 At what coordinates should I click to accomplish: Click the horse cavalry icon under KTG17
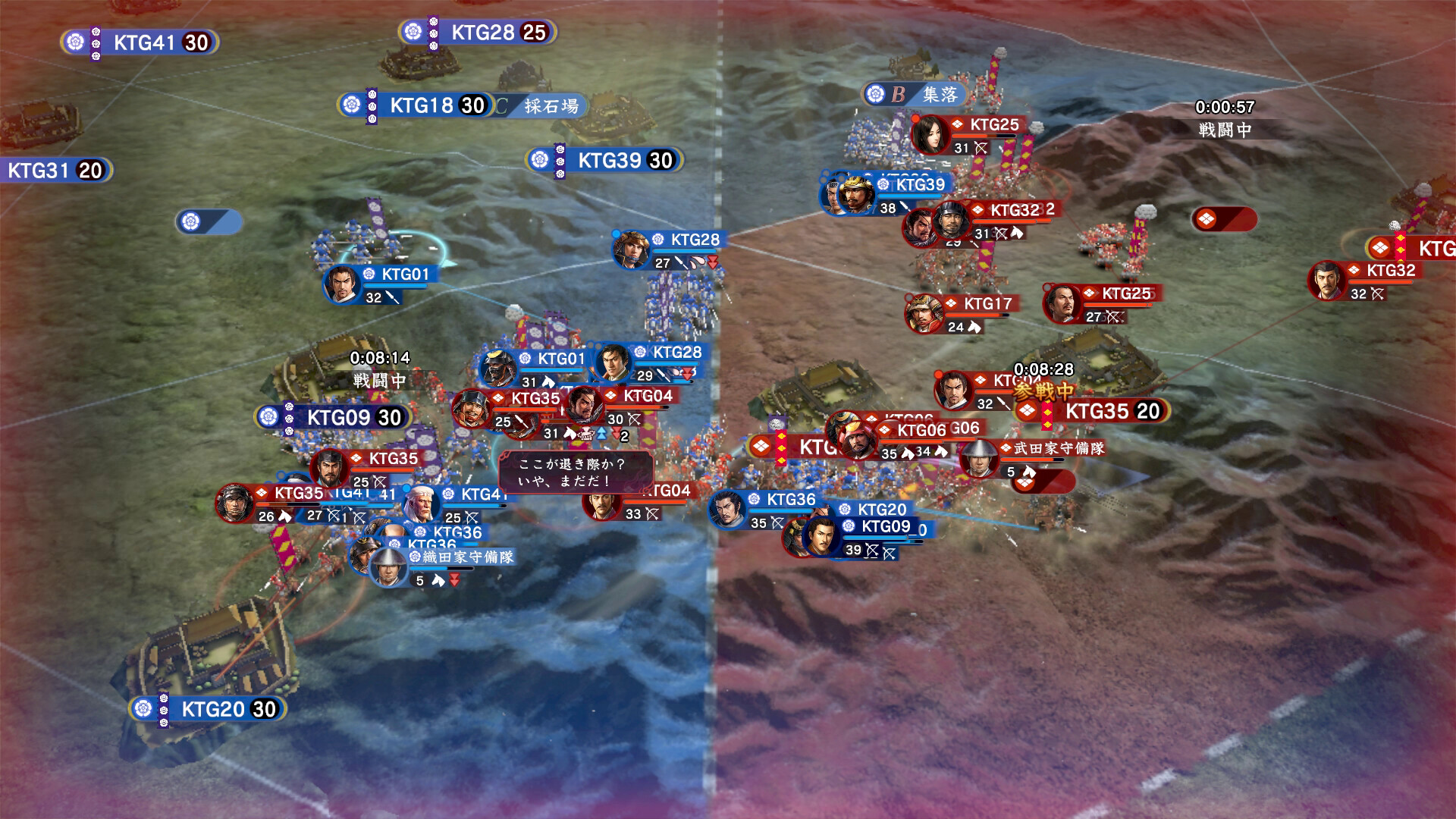tap(974, 326)
